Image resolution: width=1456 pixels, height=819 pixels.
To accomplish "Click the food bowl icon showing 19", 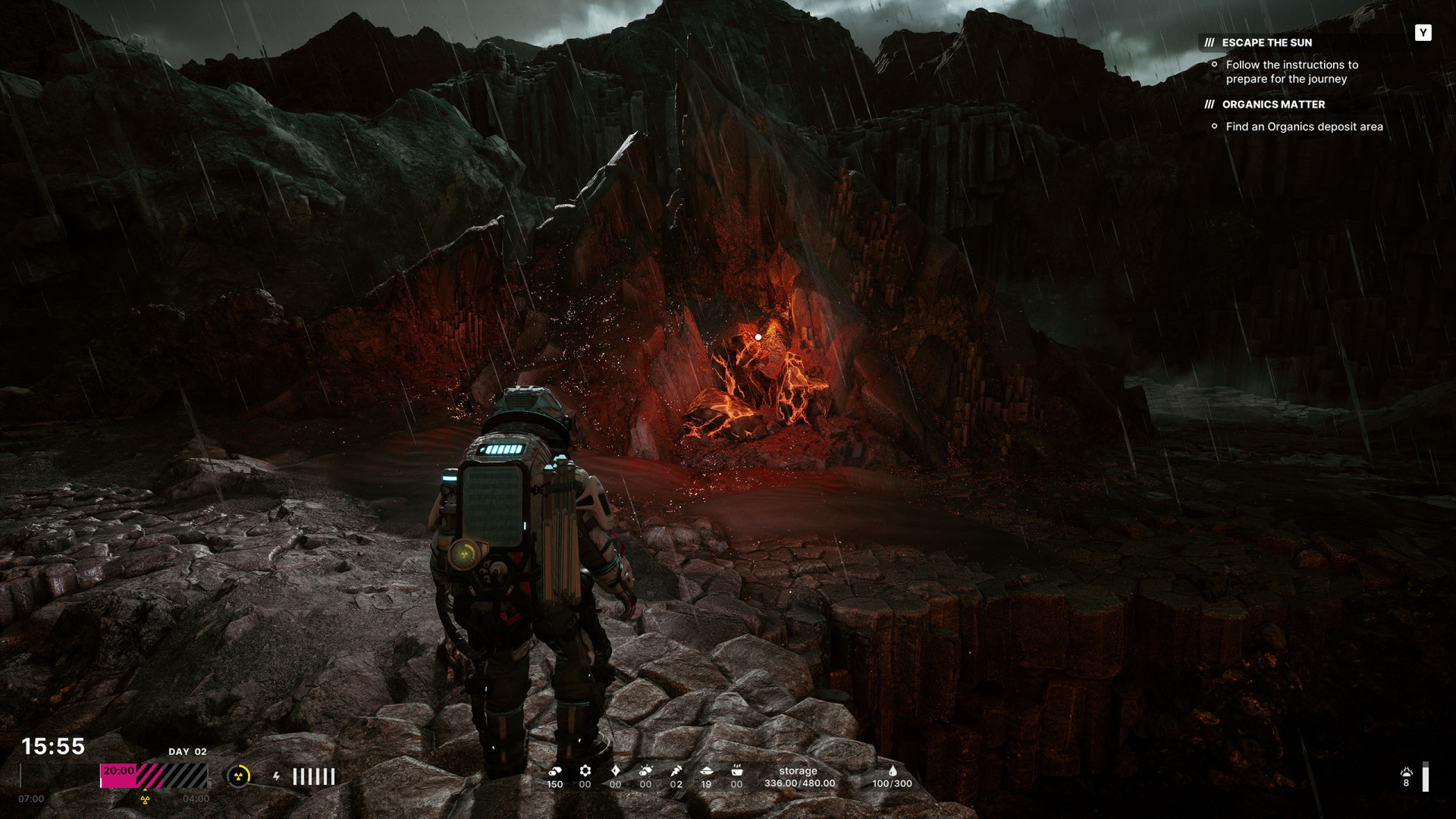I will [706, 771].
